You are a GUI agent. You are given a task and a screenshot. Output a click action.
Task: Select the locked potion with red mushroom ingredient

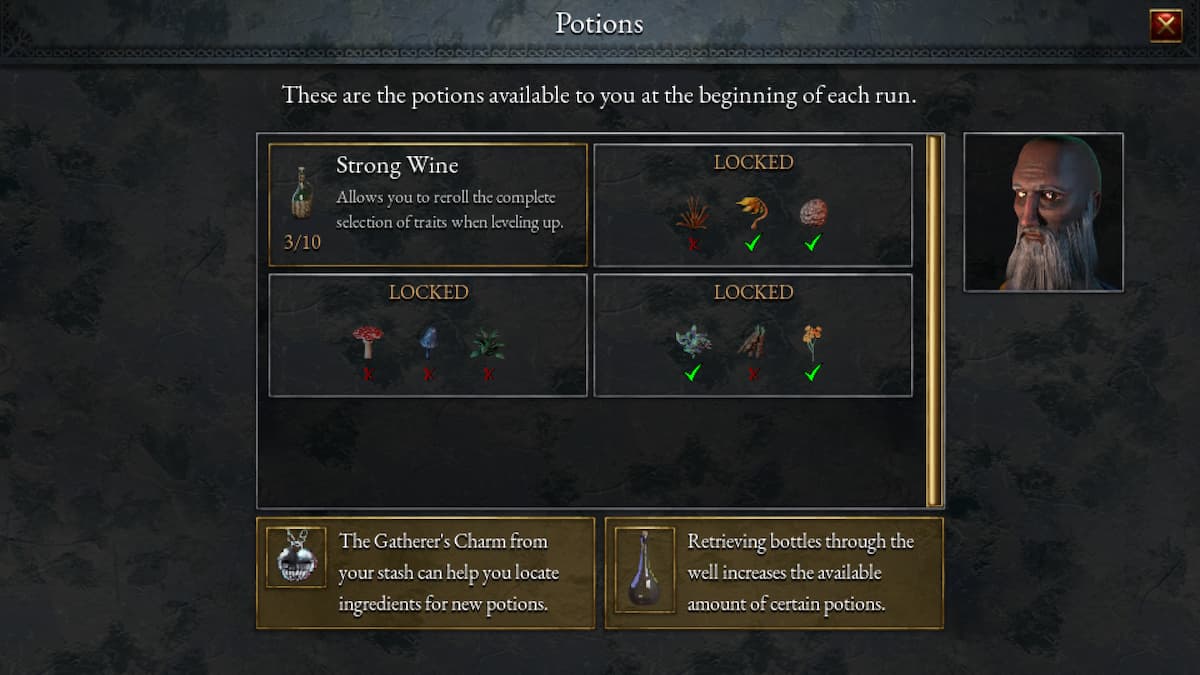pos(428,335)
